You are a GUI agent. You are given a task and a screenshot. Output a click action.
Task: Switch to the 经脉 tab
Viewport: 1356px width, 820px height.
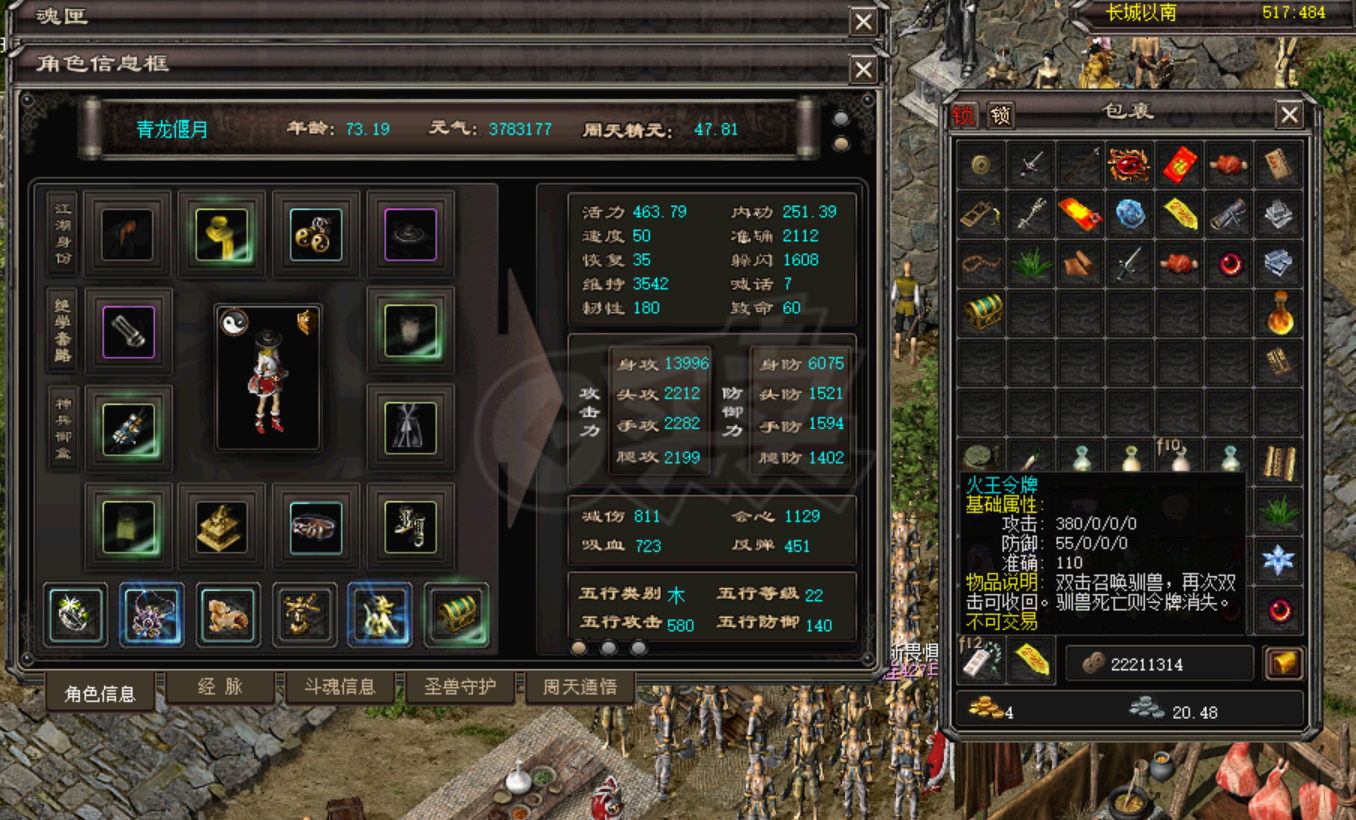coord(220,687)
